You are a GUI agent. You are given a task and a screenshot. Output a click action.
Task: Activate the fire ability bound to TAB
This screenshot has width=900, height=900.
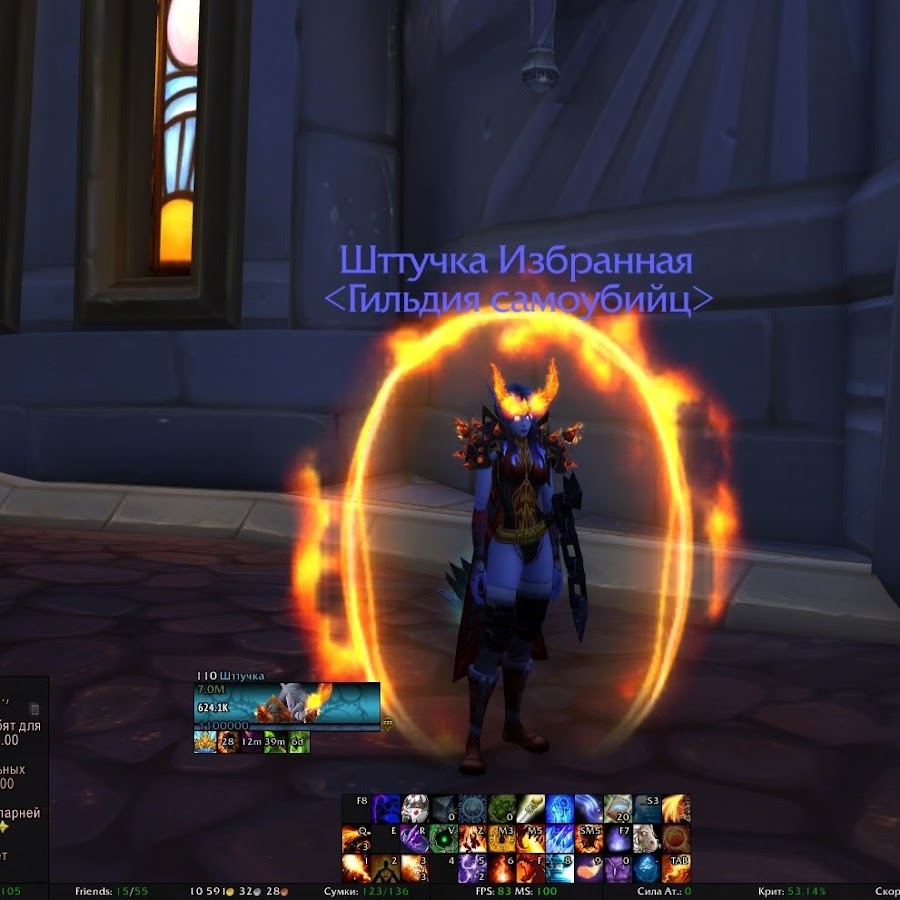[676, 867]
